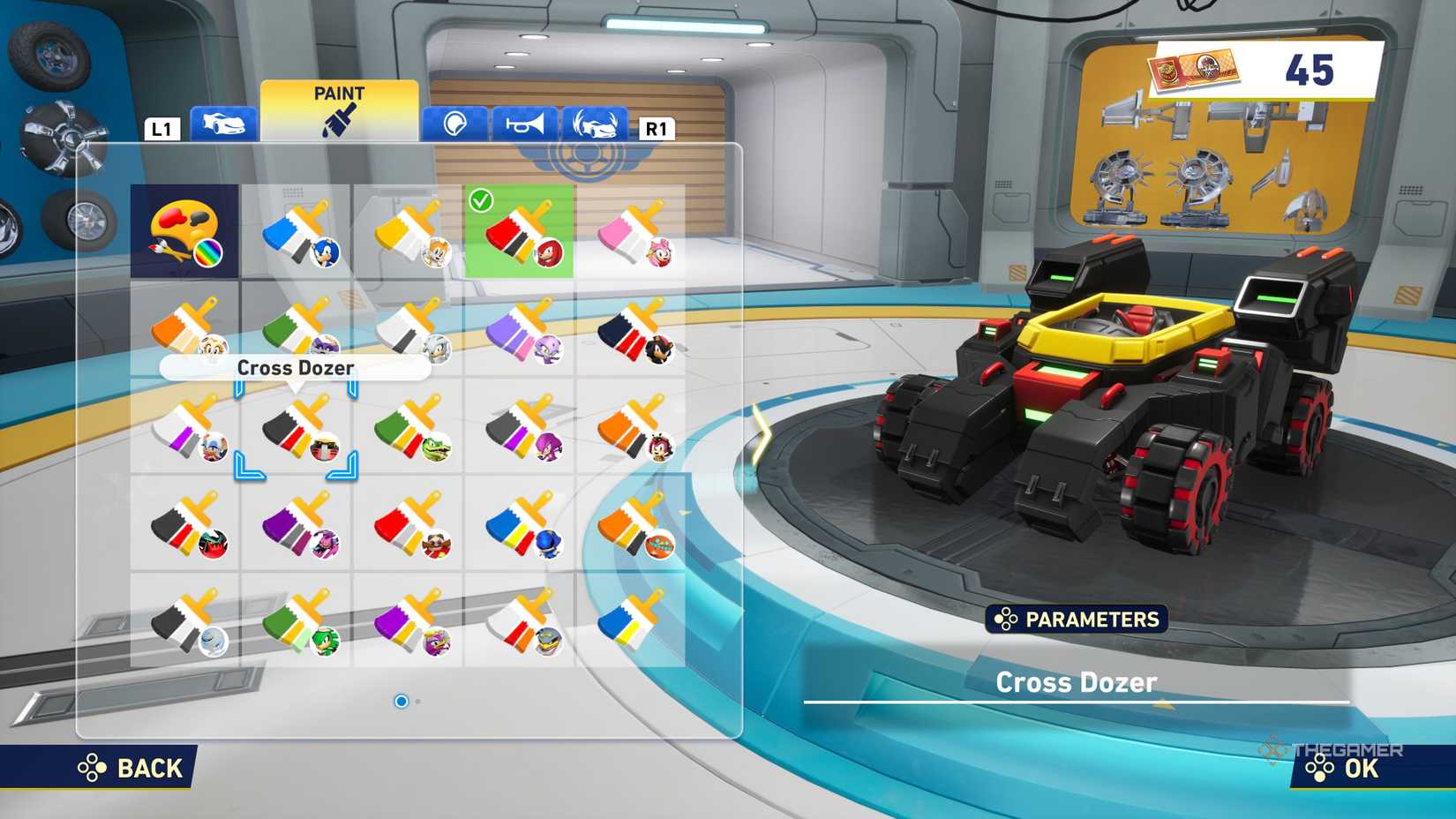Choose Amy's pink paint scheme
This screenshot has height=819, width=1456.
(x=633, y=232)
